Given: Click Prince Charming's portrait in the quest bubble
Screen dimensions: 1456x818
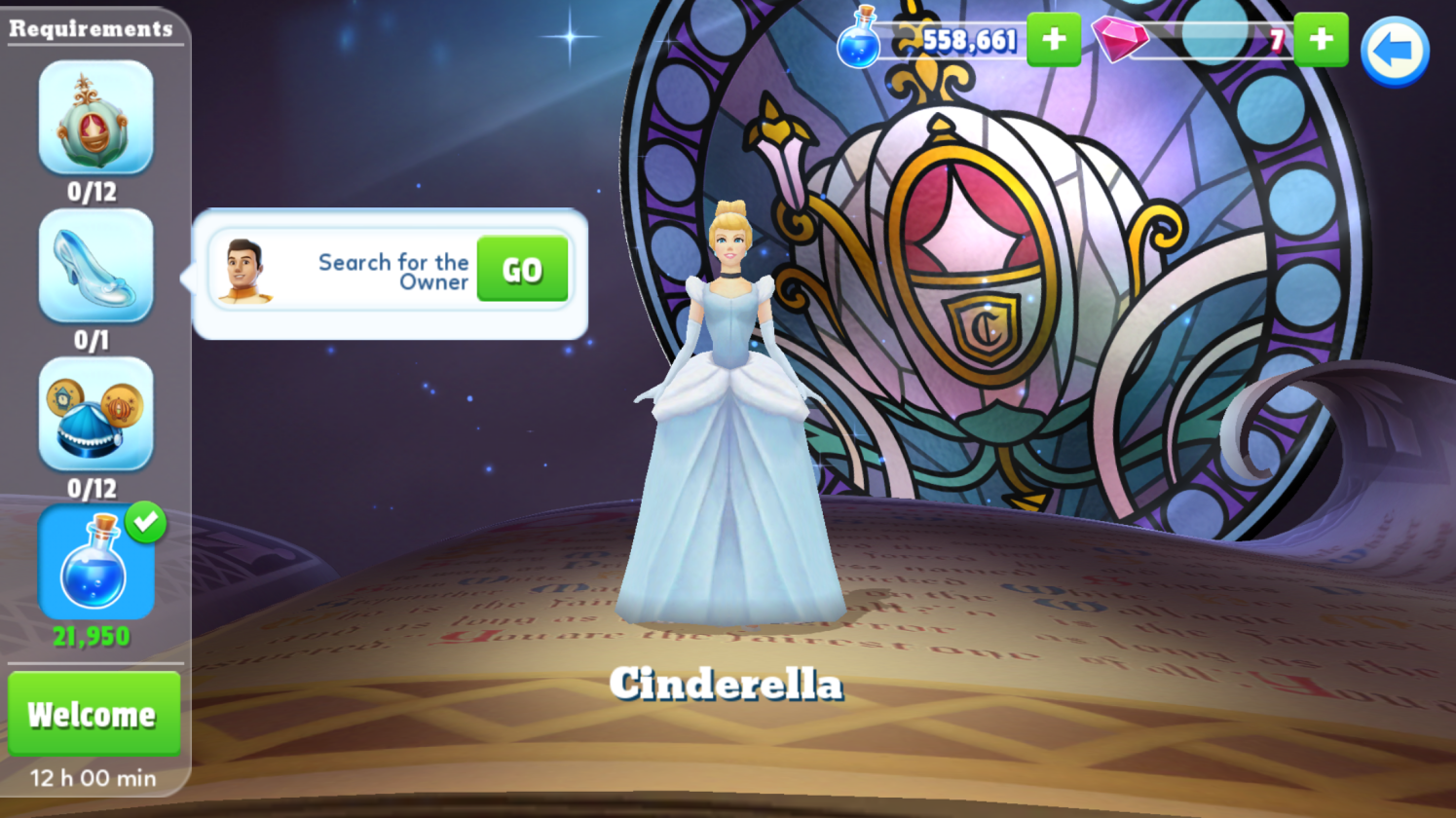Looking at the screenshot, I should click(x=244, y=271).
